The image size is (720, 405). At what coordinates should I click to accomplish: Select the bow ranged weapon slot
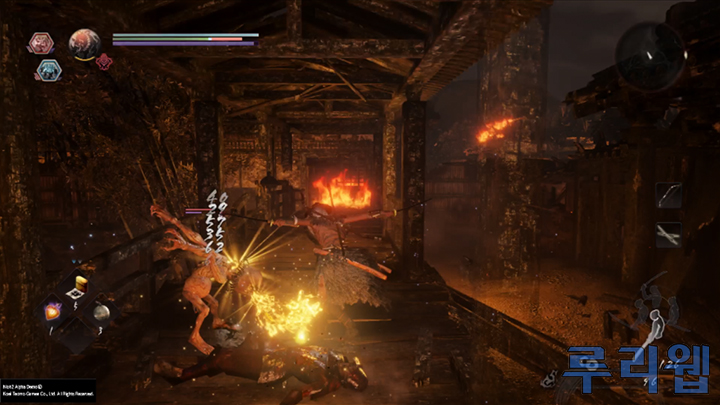[x=668, y=195]
